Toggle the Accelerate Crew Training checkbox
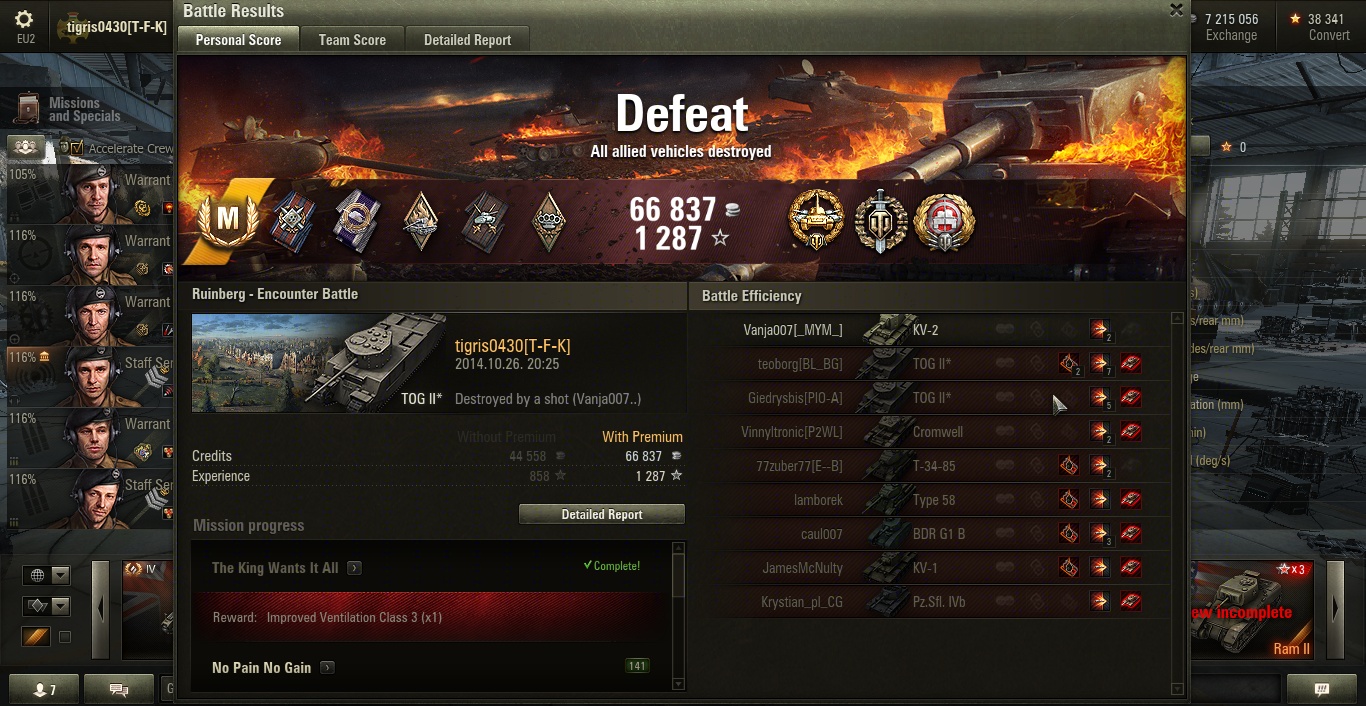 click(x=76, y=148)
